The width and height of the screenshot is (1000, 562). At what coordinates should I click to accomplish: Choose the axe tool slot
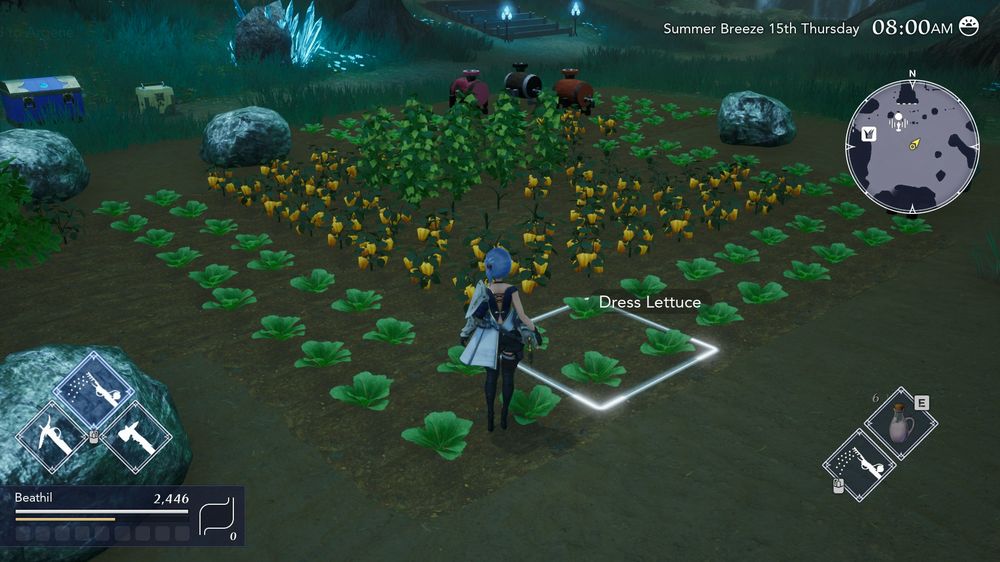click(135, 438)
